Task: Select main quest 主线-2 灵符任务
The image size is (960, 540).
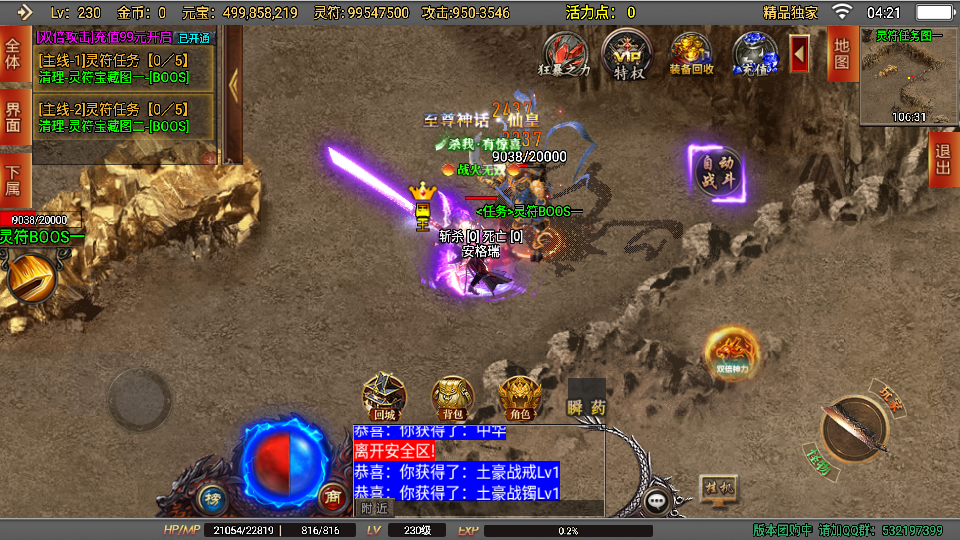Action: point(125,117)
